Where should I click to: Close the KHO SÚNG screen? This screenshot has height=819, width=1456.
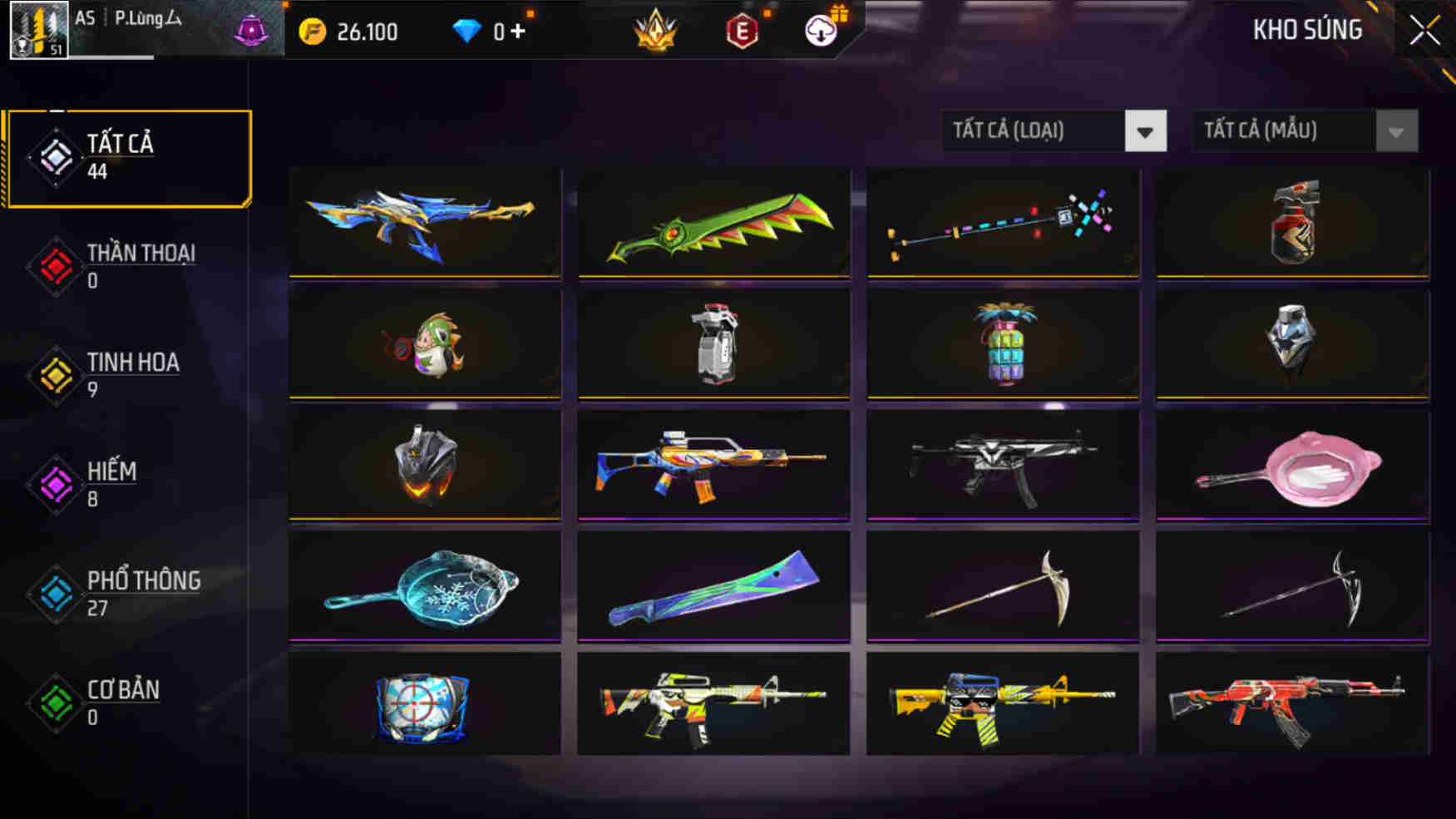pos(1424,31)
